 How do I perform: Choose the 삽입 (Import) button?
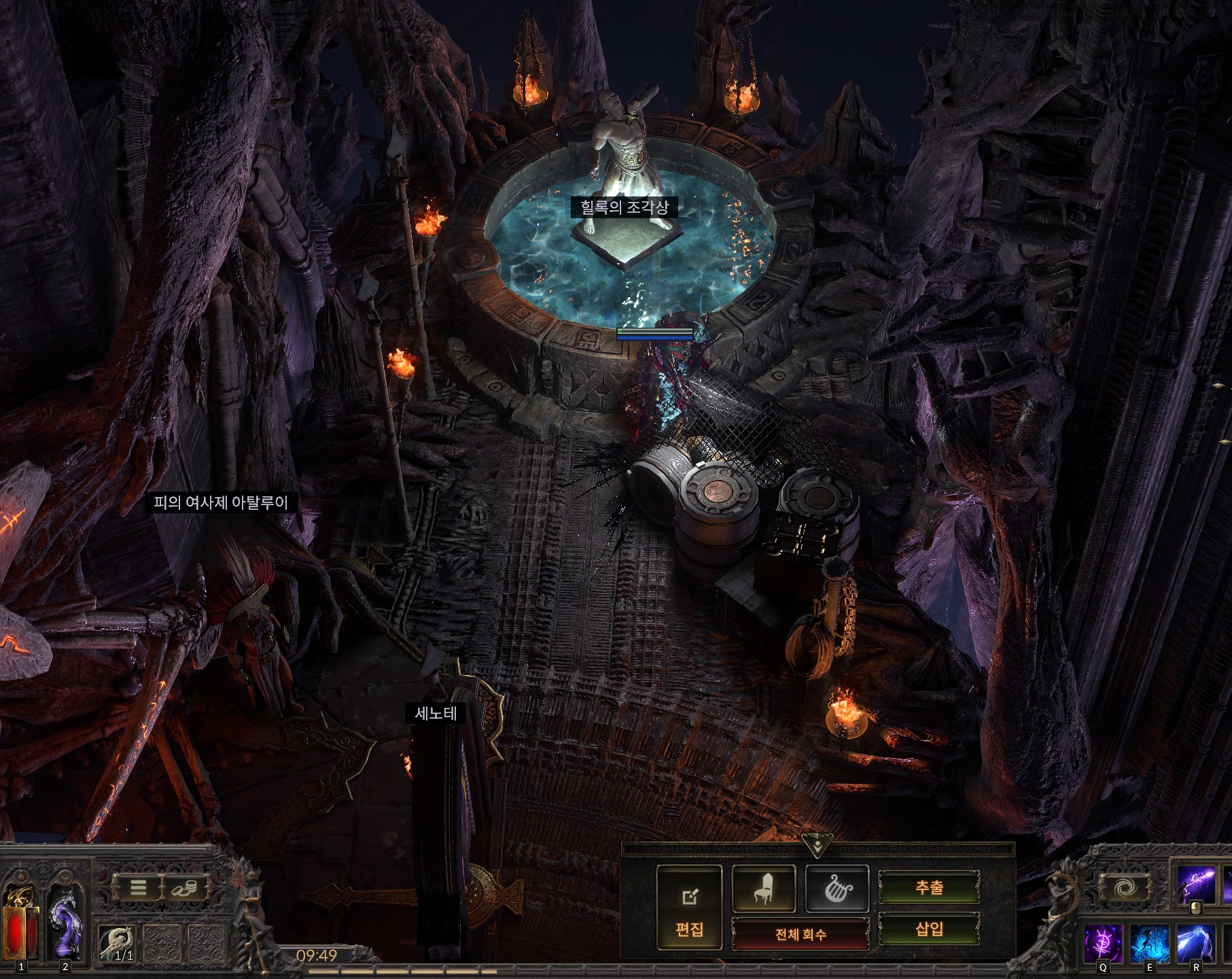click(x=929, y=928)
